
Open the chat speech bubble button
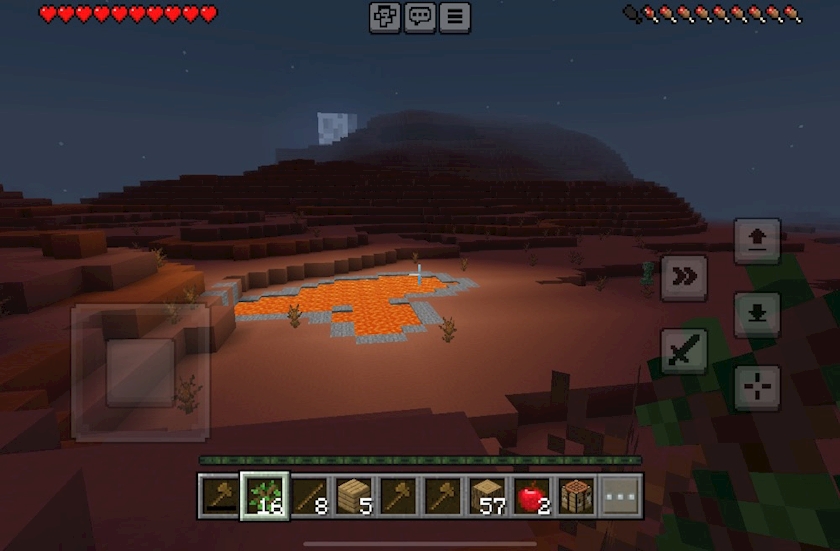tap(420, 17)
